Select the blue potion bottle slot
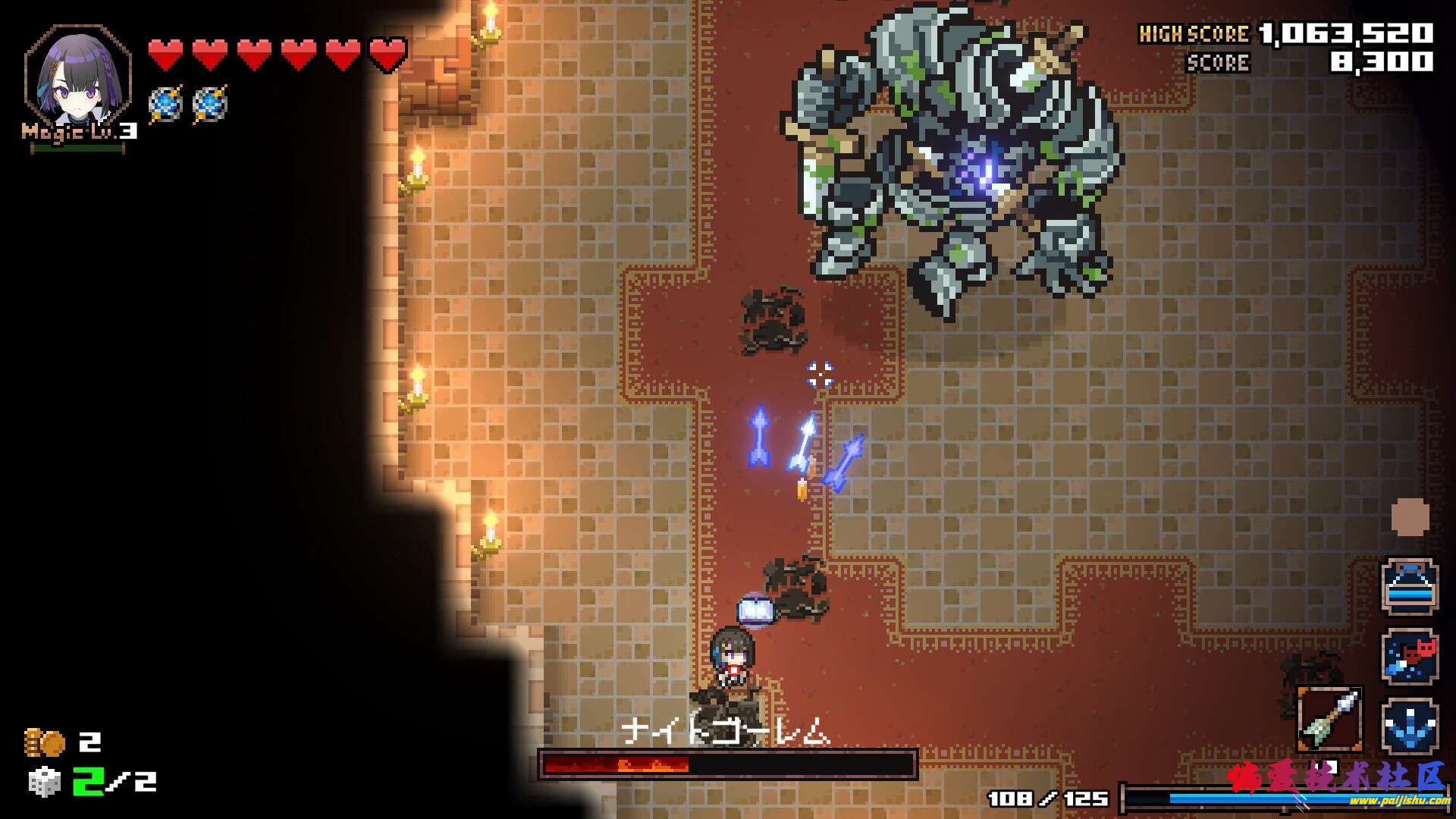 pyautogui.click(x=1409, y=586)
